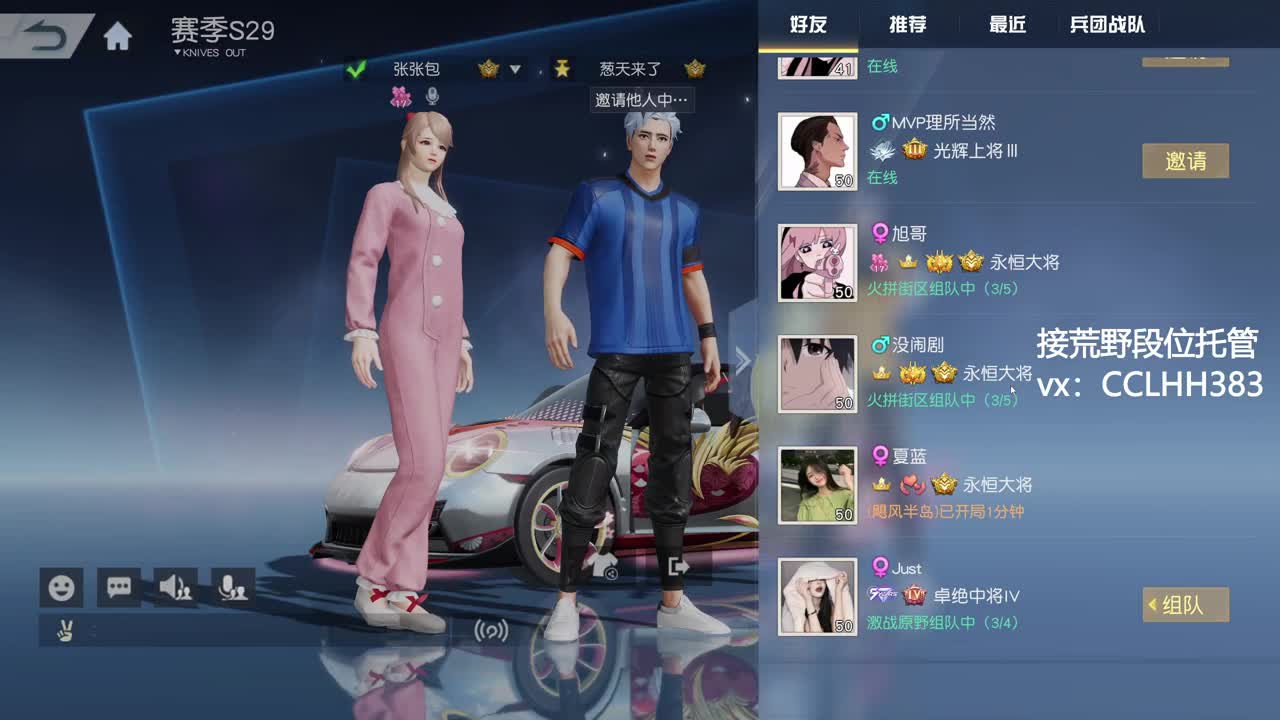Click the Home icon at top left

click(x=119, y=33)
